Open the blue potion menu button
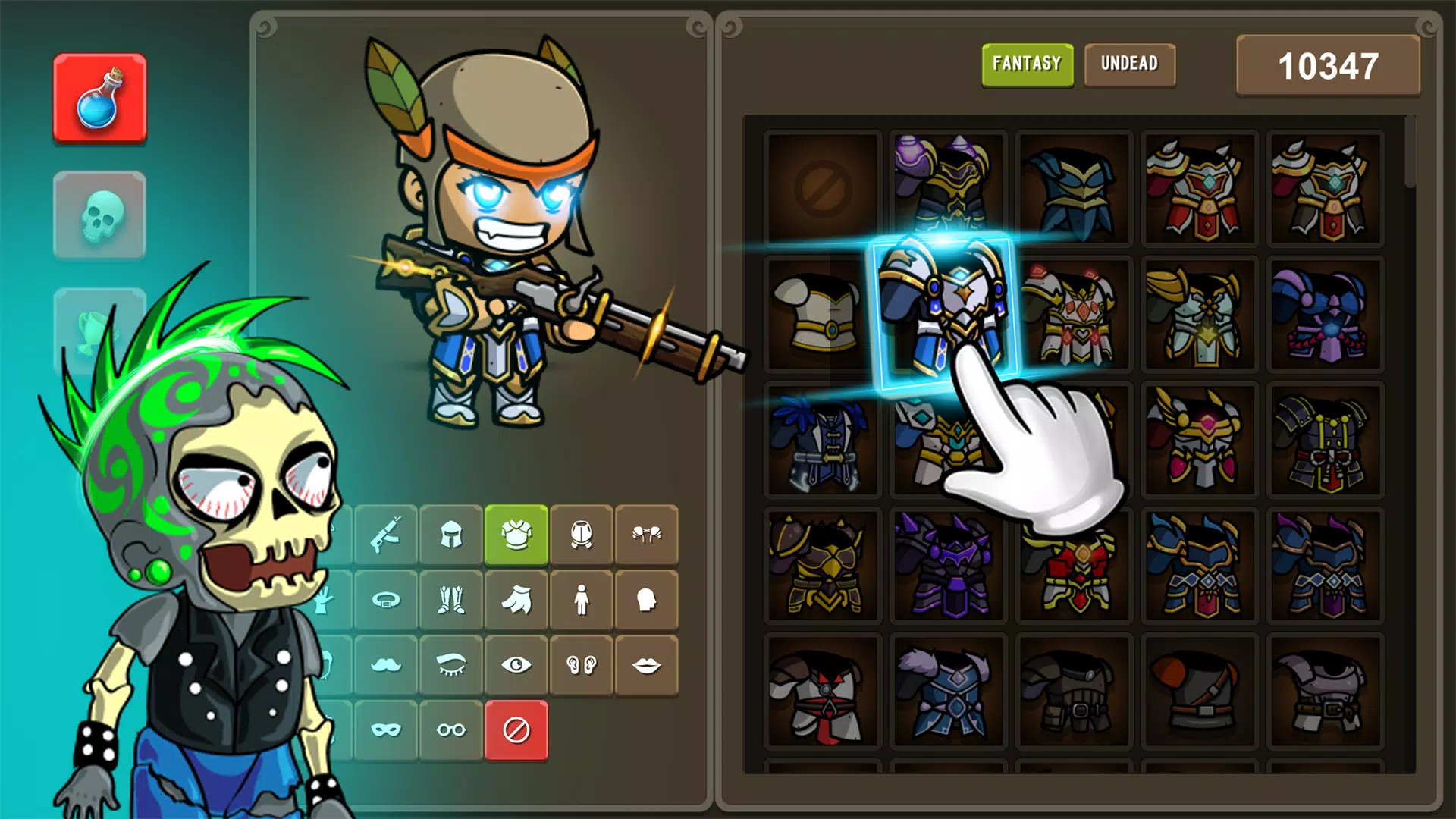1456x819 pixels. pyautogui.click(x=99, y=98)
